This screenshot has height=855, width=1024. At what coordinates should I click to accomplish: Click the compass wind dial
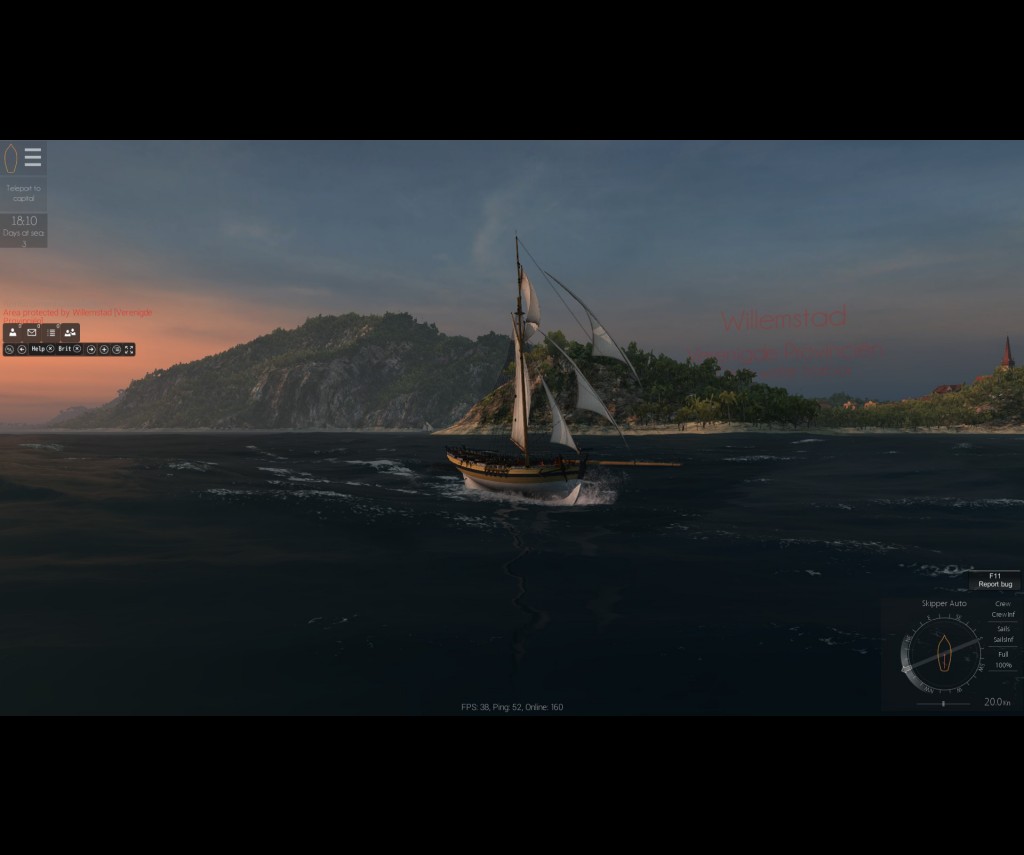click(943, 654)
